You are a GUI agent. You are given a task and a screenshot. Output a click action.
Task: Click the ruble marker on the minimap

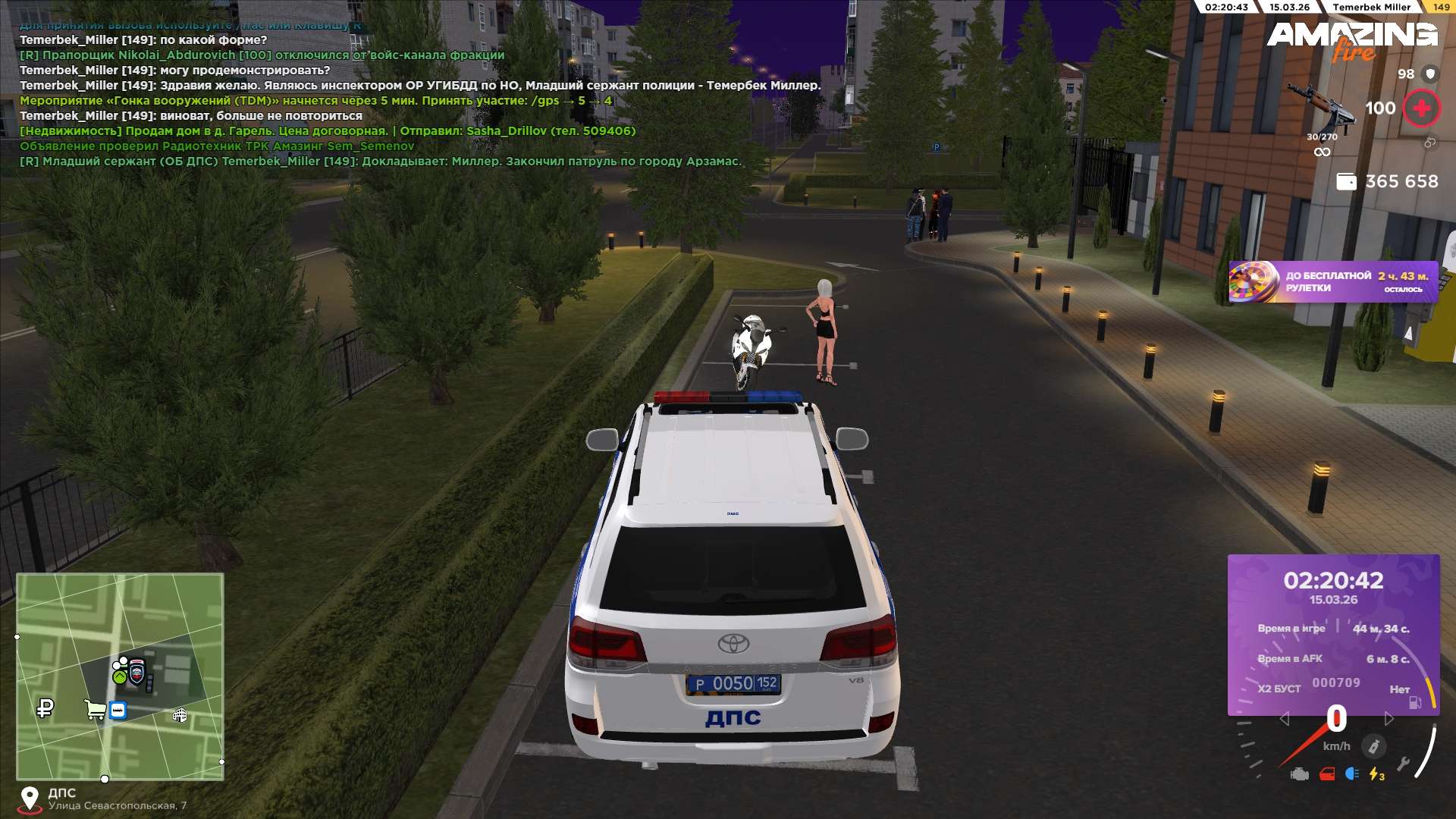[45, 709]
